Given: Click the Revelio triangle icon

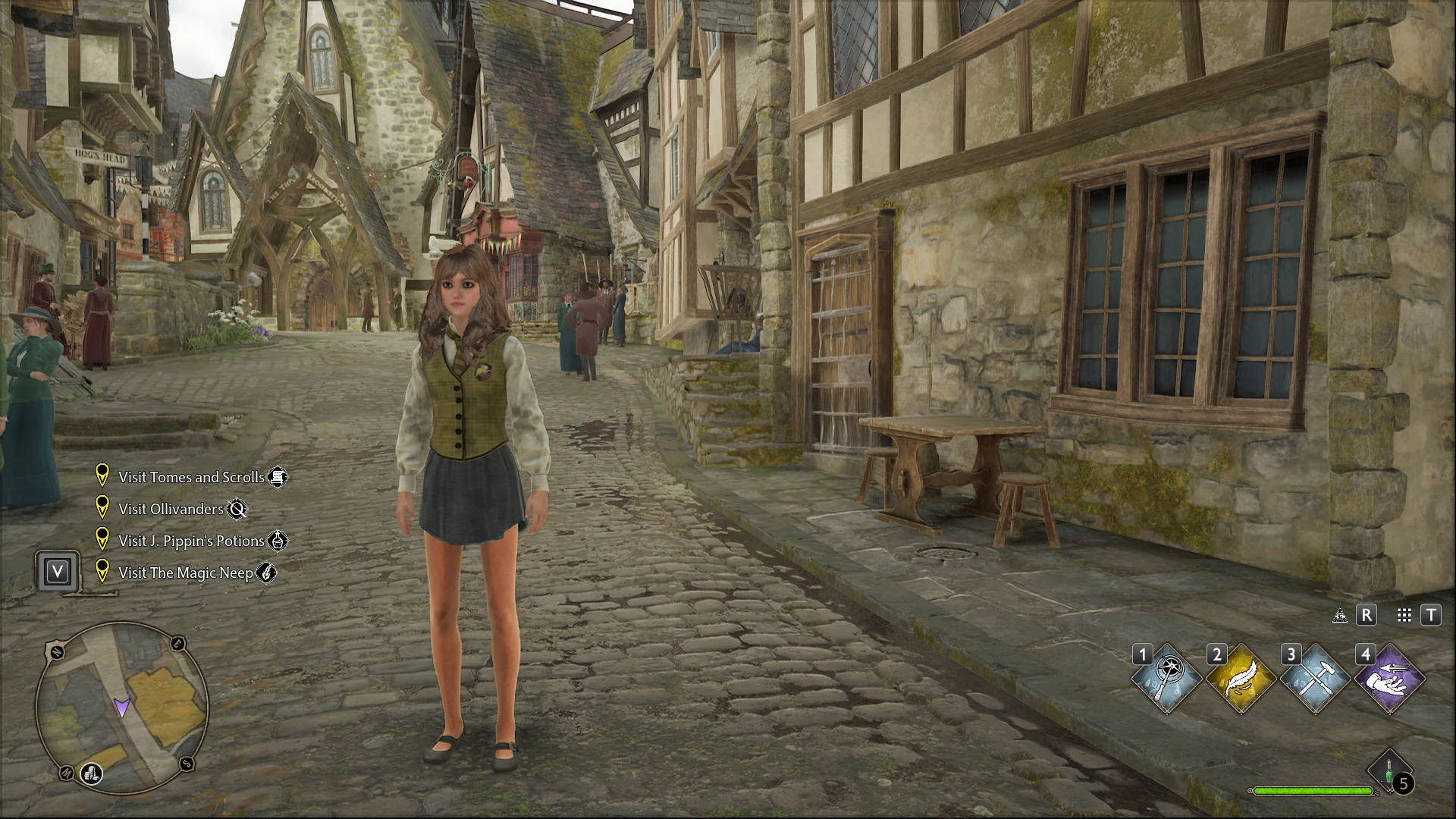Looking at the screenshot, I should 1340,616.
